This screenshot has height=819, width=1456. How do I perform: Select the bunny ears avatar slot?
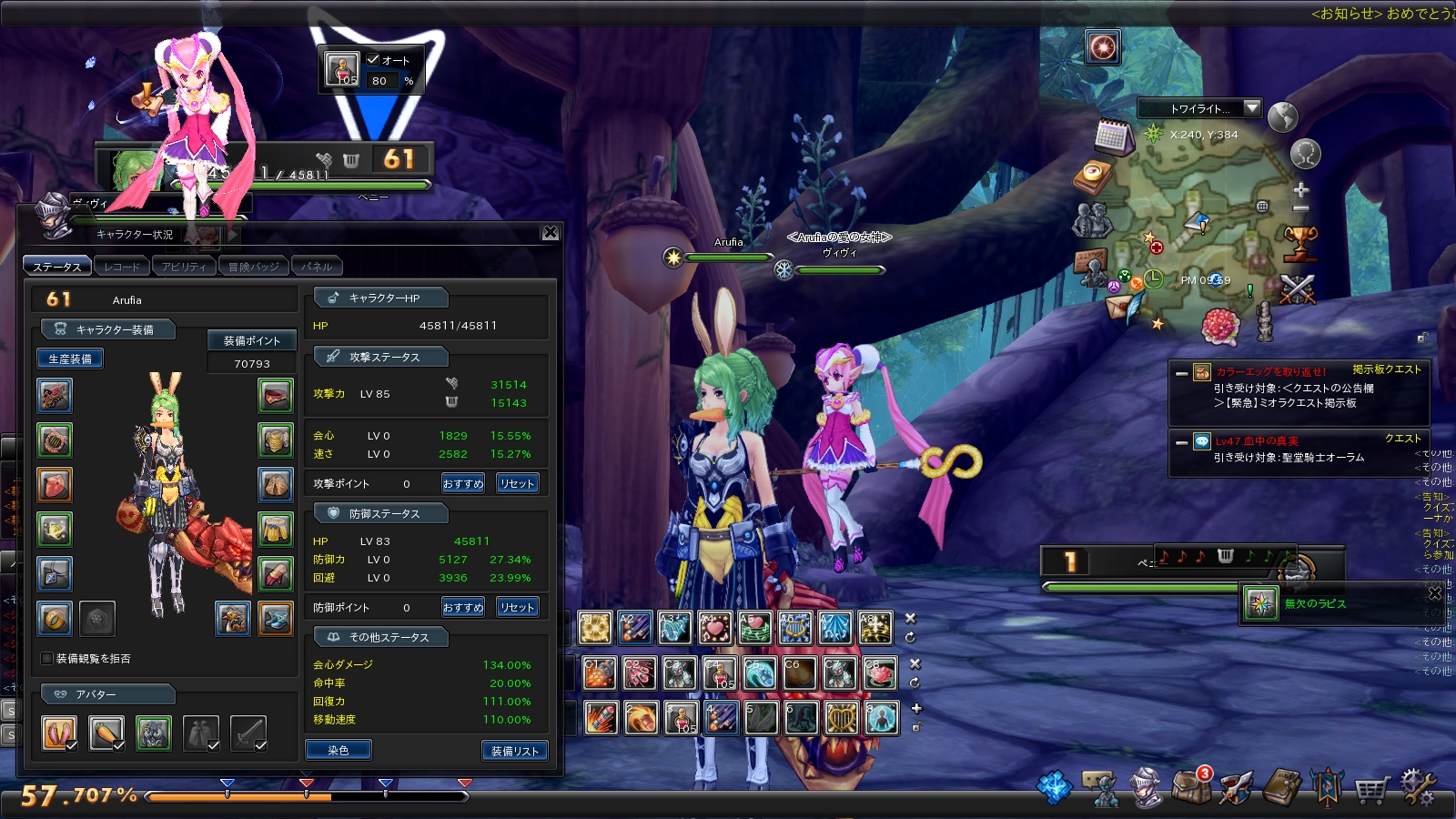click(59, 733)
